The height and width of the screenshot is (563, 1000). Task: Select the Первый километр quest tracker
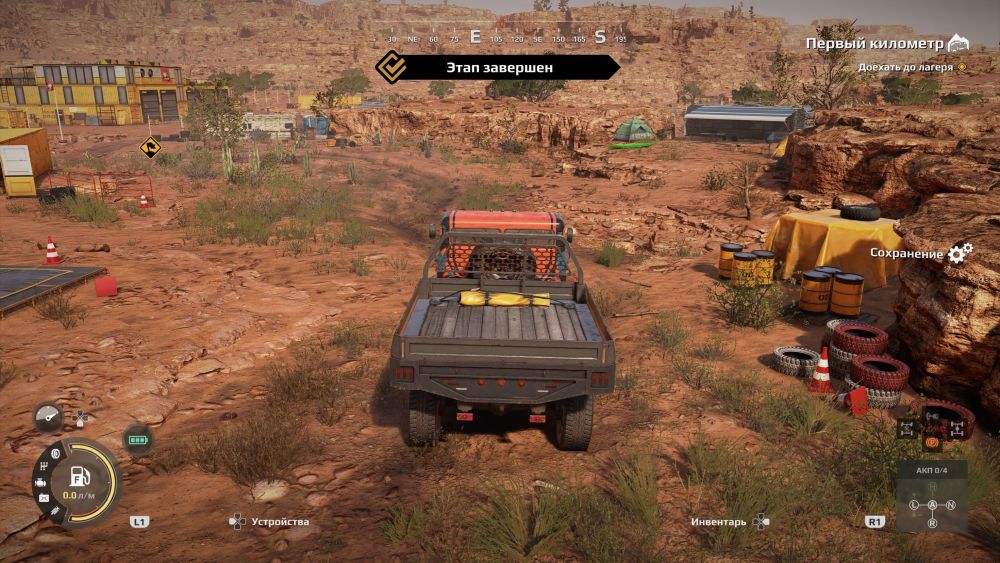[x=875, y=44]
